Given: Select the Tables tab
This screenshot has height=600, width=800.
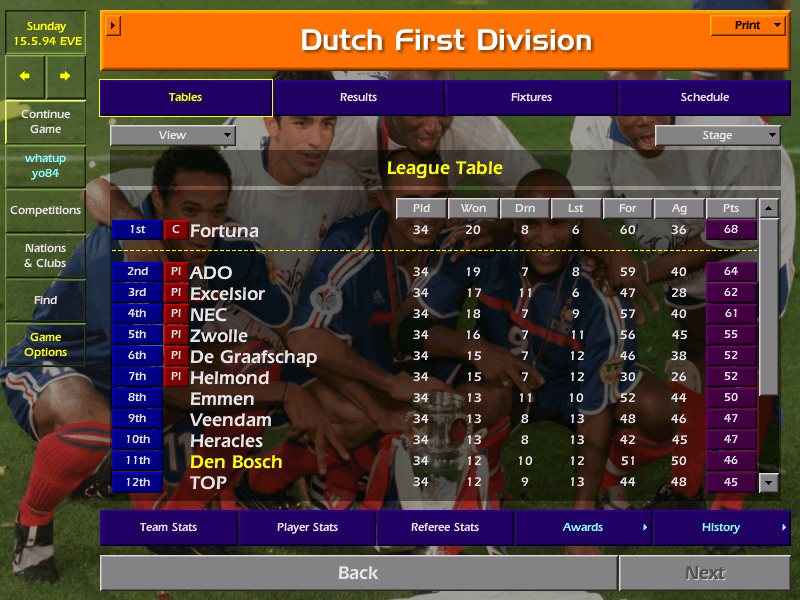Looking at the screenshot, I should (x=185, y=97).
